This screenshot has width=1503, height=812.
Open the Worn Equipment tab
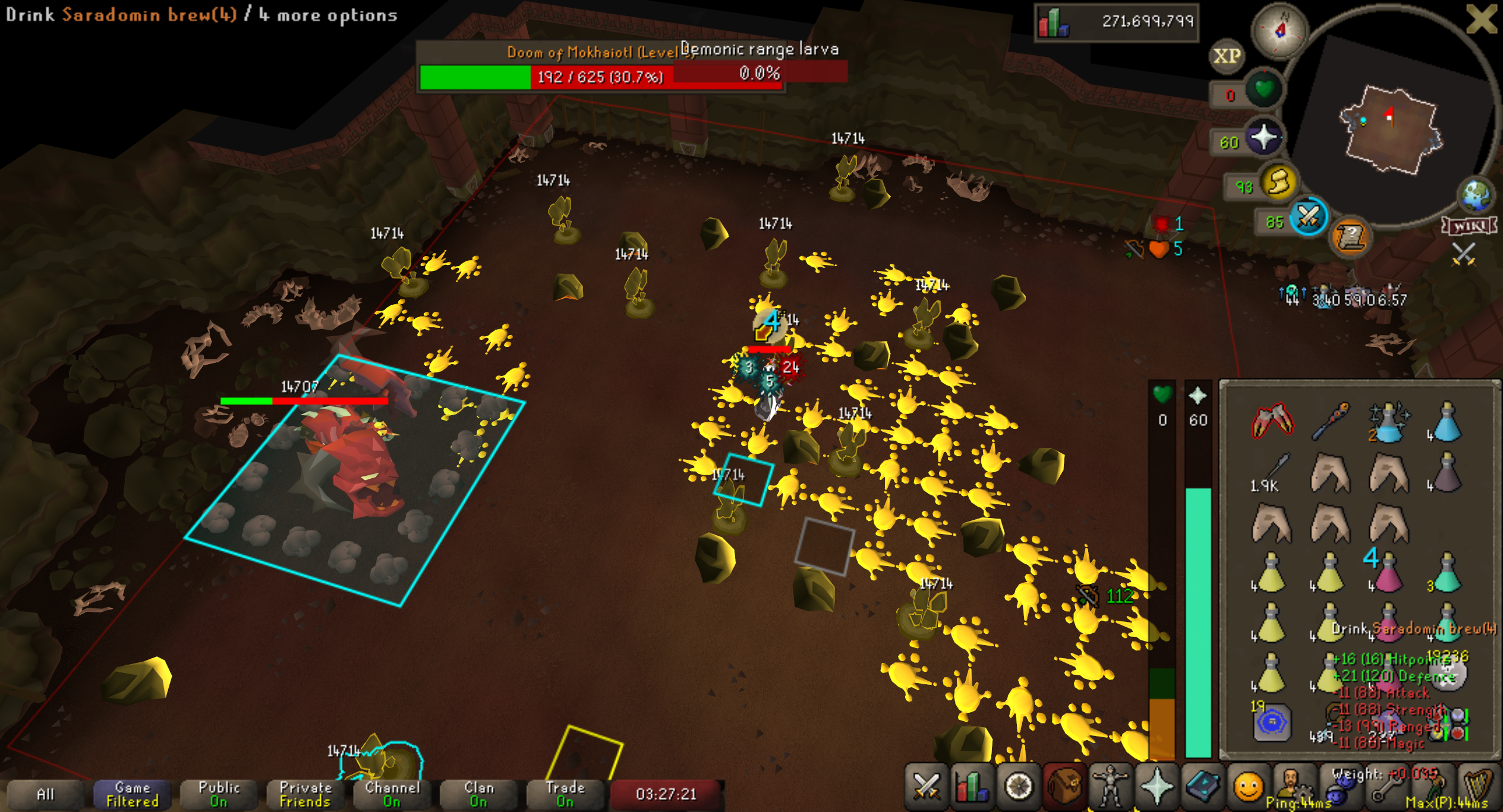point(1110,787)
